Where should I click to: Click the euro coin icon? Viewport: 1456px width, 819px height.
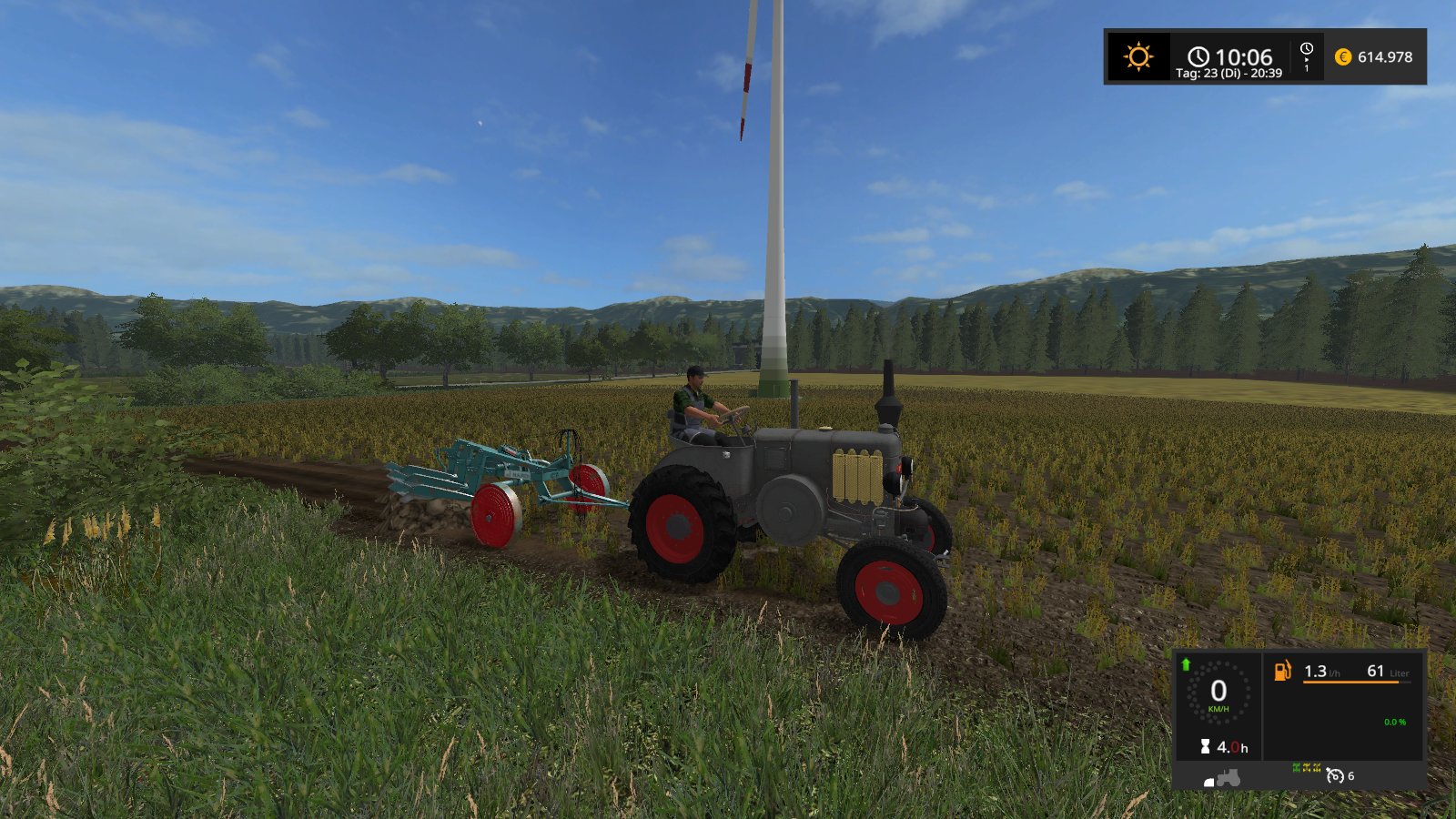[x=1345, y=57]
